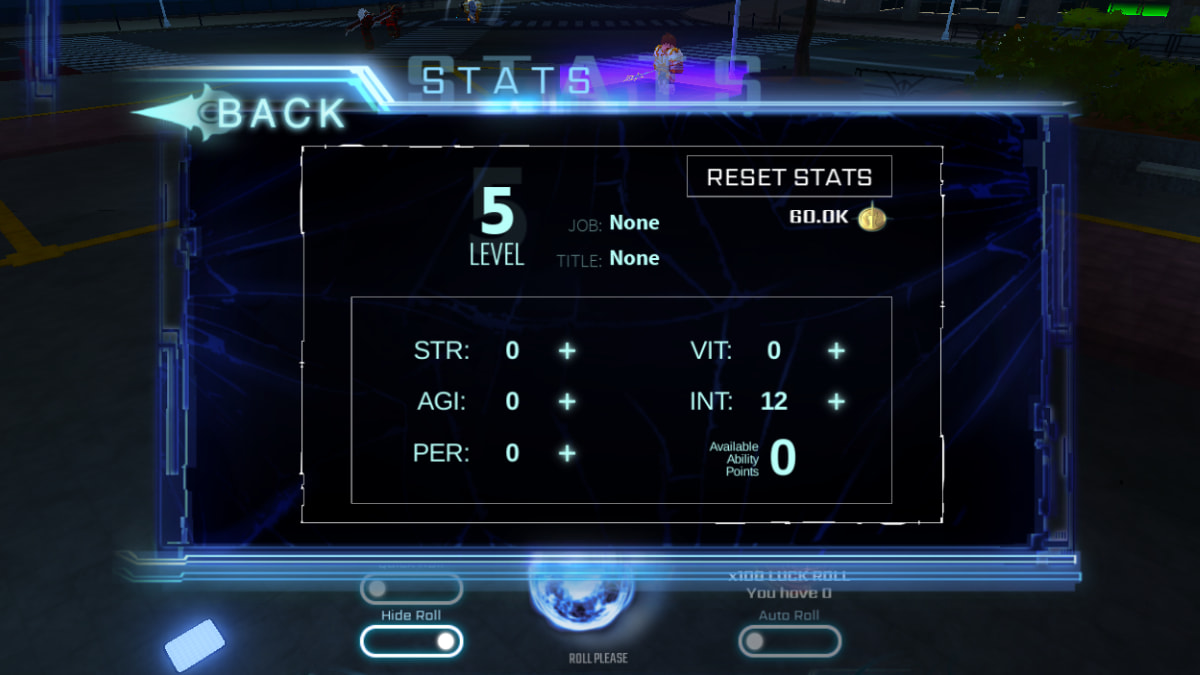
Task: Add a point to STR
Action: click(x=567, y=351)
